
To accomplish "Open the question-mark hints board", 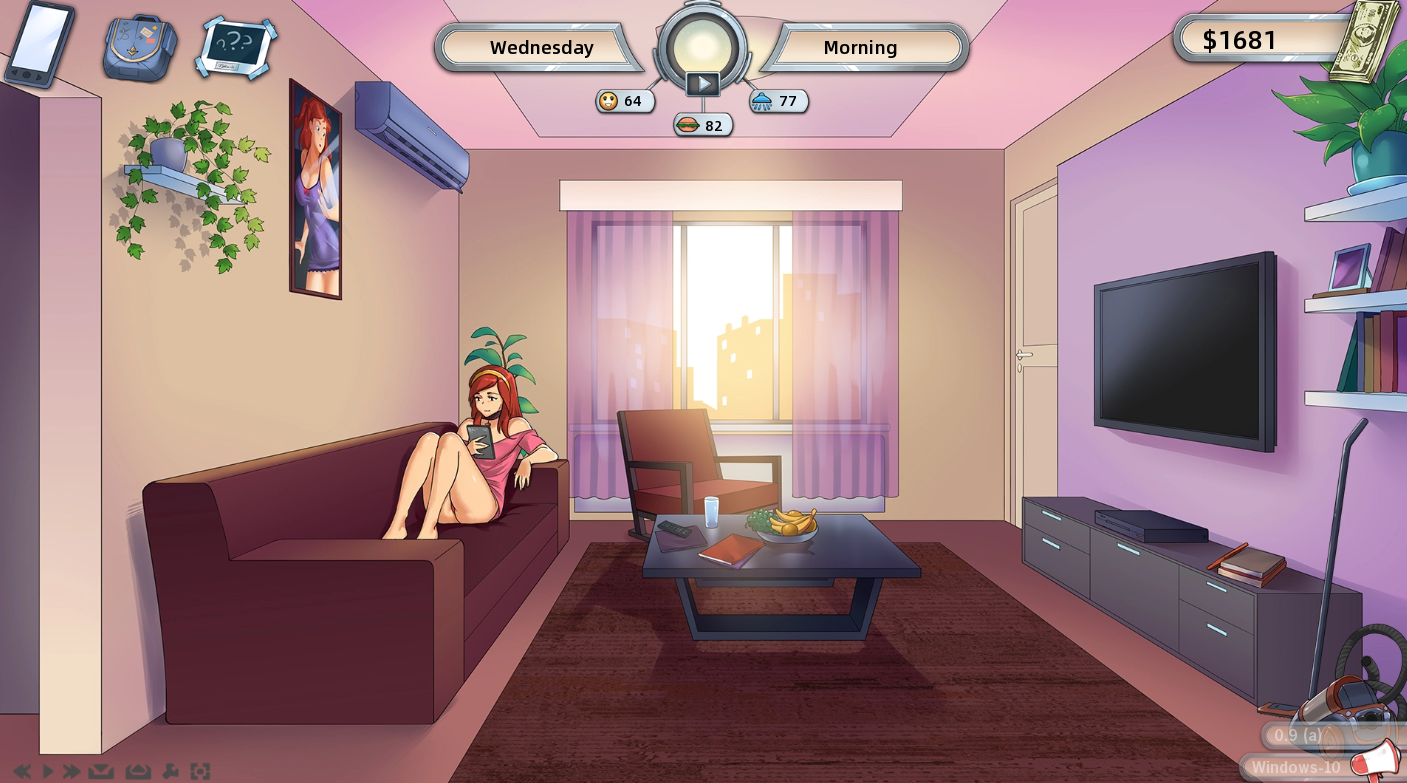I will pos(237,46).
